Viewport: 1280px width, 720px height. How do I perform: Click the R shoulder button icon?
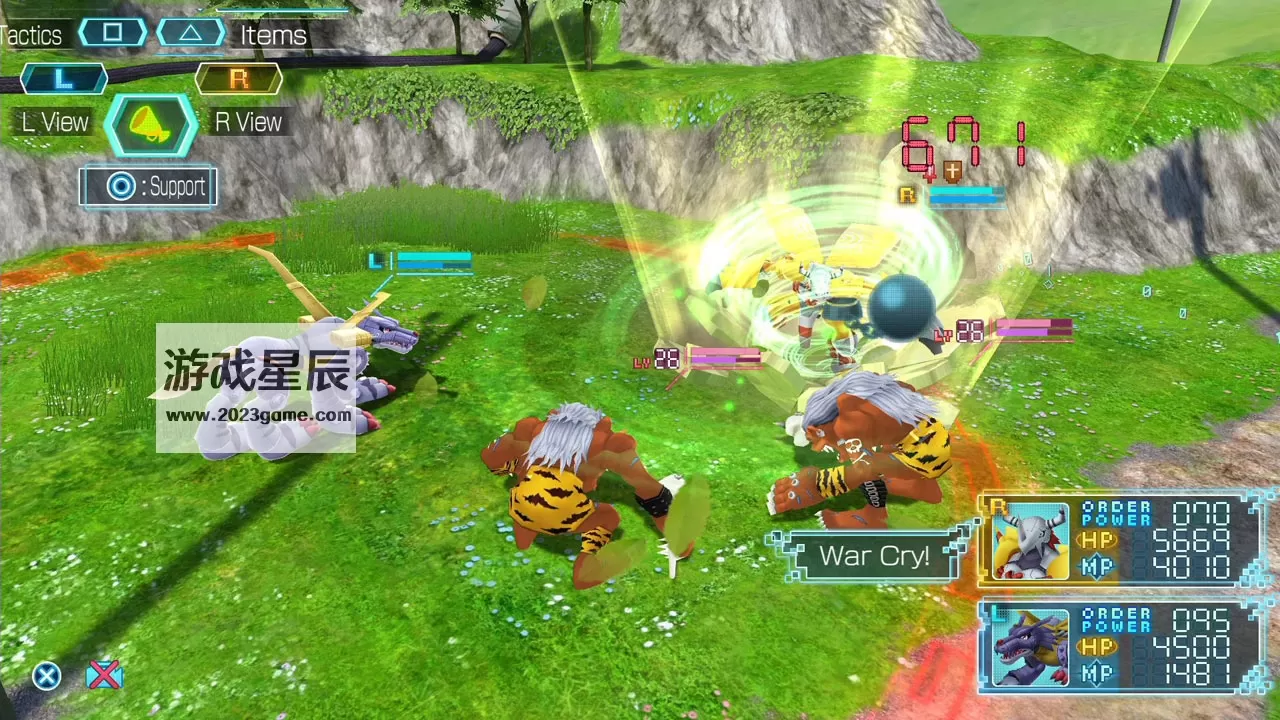coord(238,78)
